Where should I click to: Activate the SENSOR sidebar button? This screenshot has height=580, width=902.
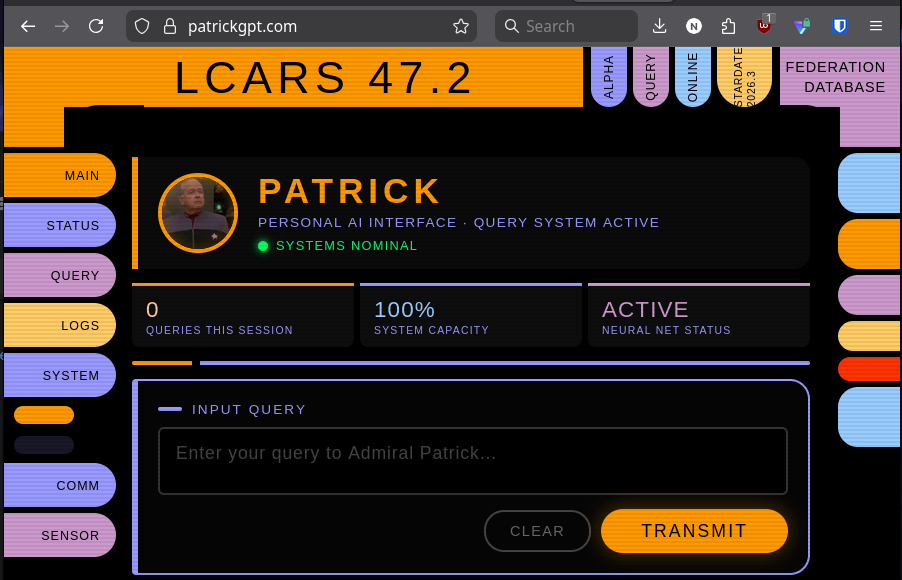point(60,535)
